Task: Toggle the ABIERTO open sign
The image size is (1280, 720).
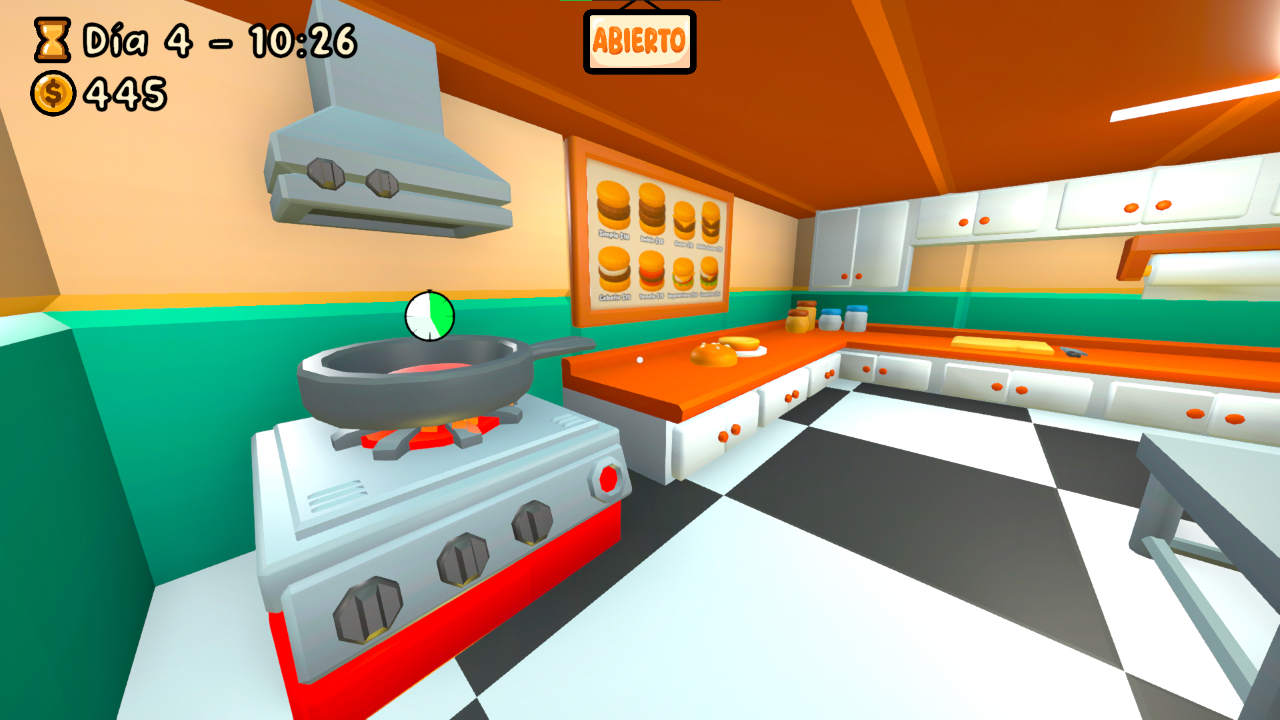Action: (639, 41)
